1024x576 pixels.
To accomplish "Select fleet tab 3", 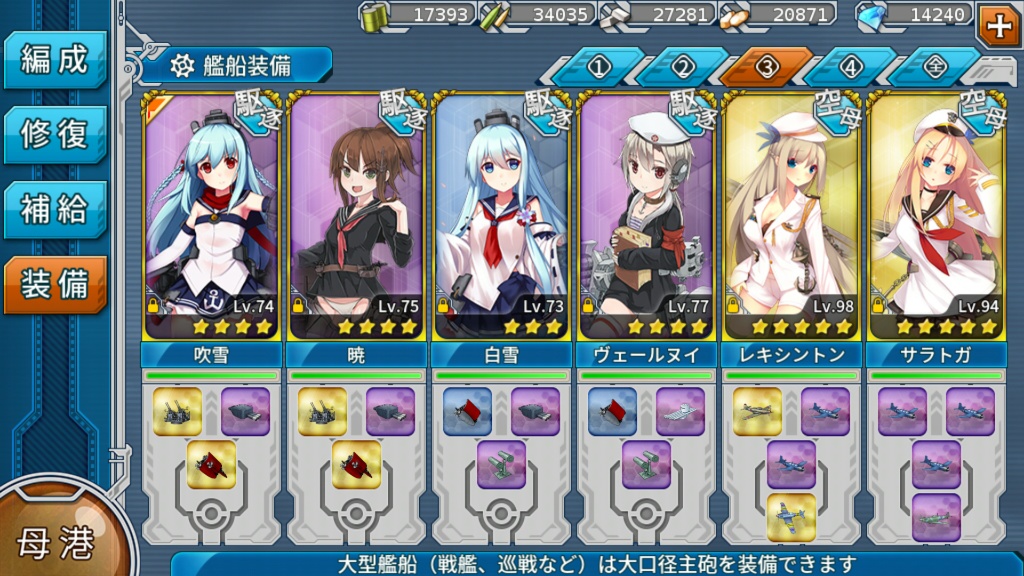I will (766, 68).
